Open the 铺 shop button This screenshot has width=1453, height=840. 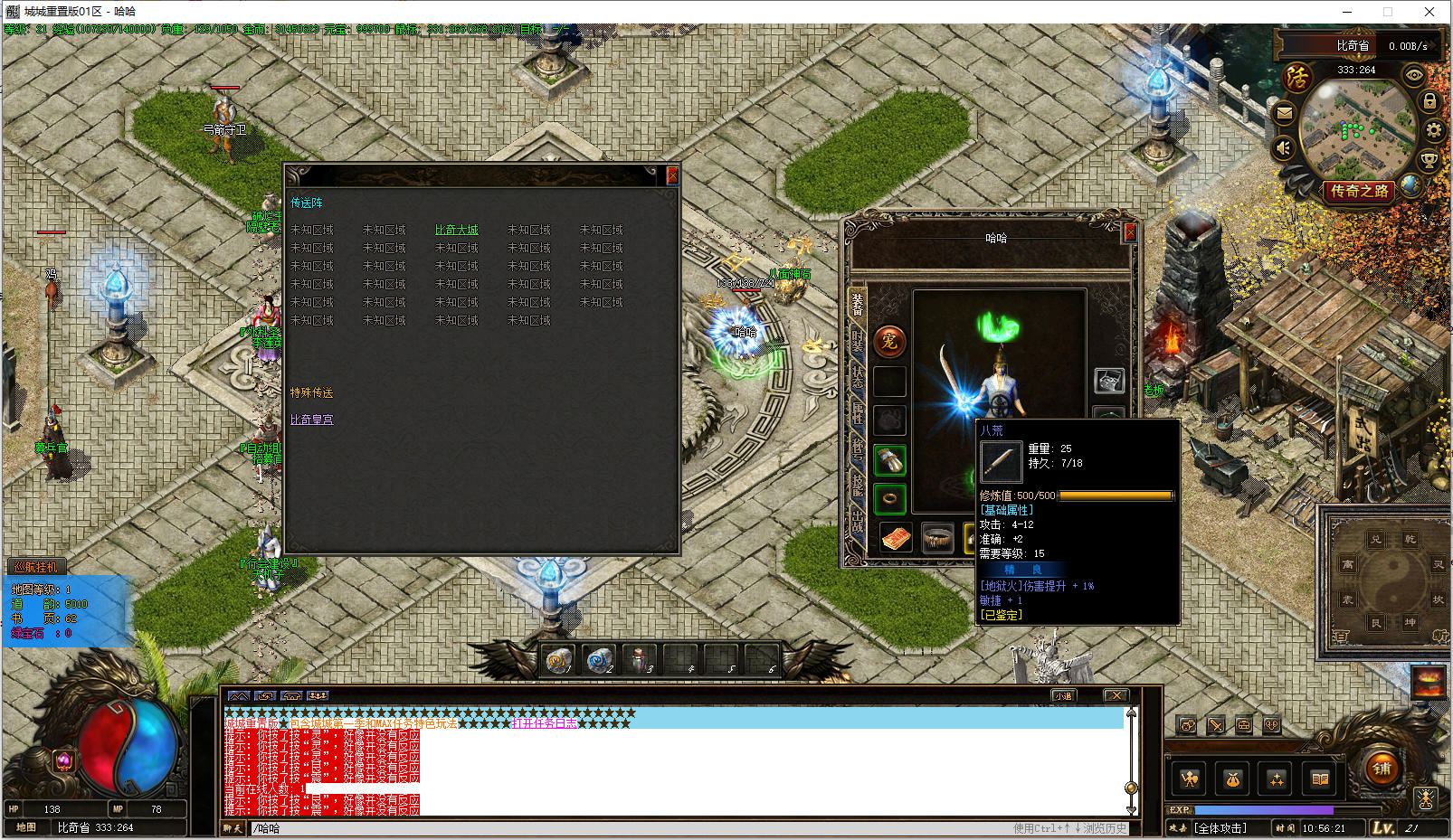[1382, 769]
